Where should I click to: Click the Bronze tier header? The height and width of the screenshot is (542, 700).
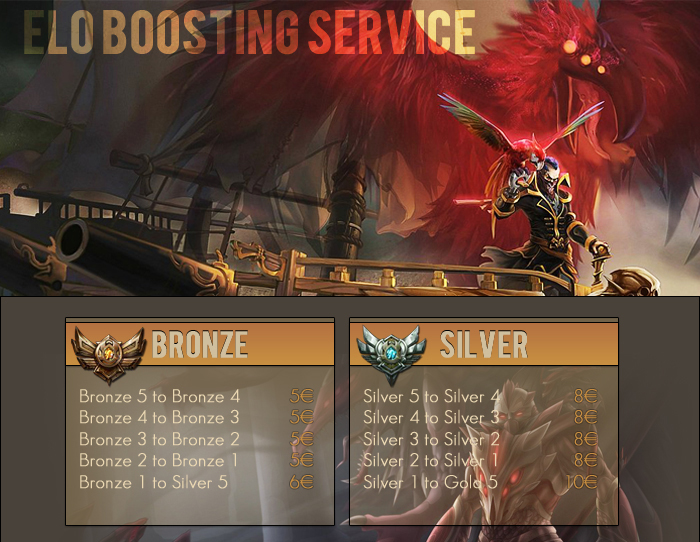pyautogui.click(x=200, y=345)
